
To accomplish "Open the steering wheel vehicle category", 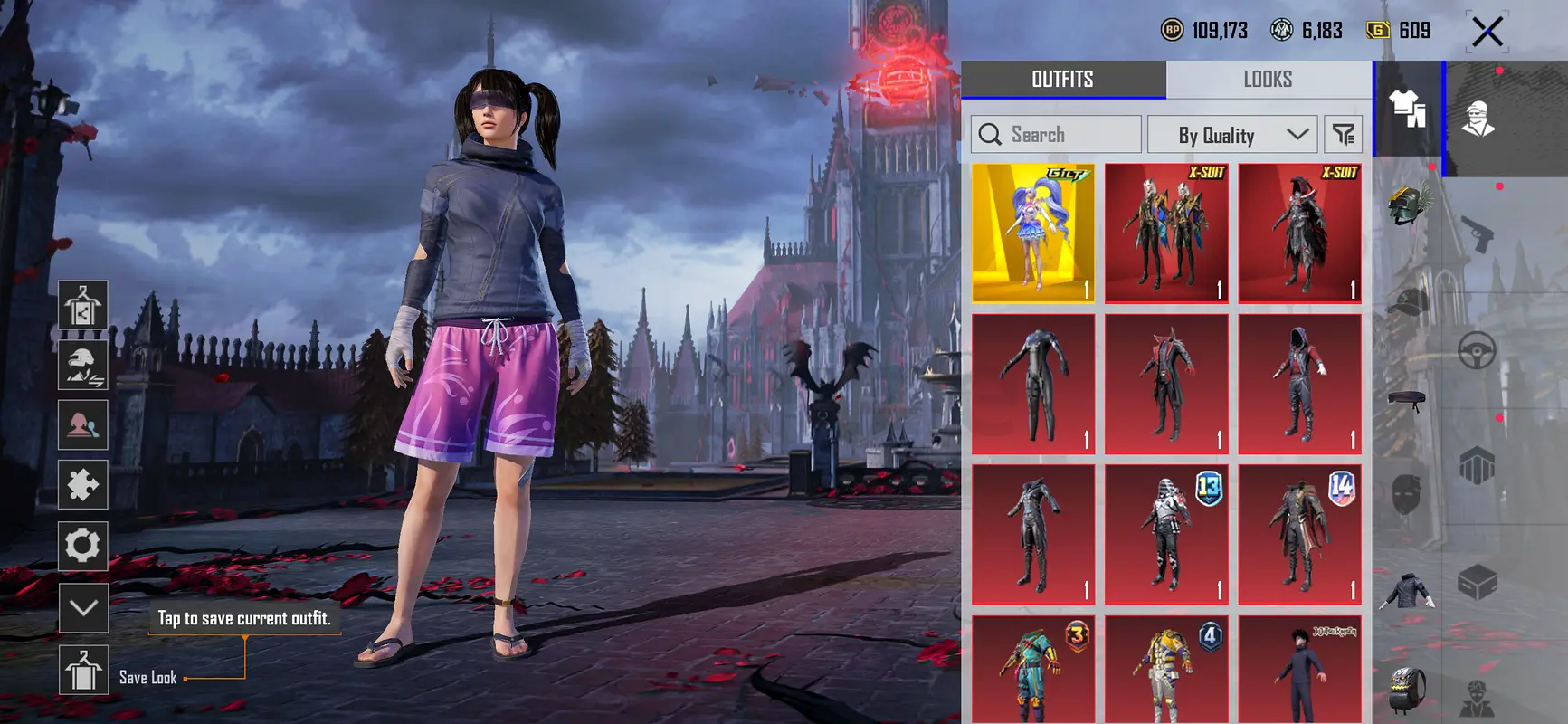I will coord(1477,351).
